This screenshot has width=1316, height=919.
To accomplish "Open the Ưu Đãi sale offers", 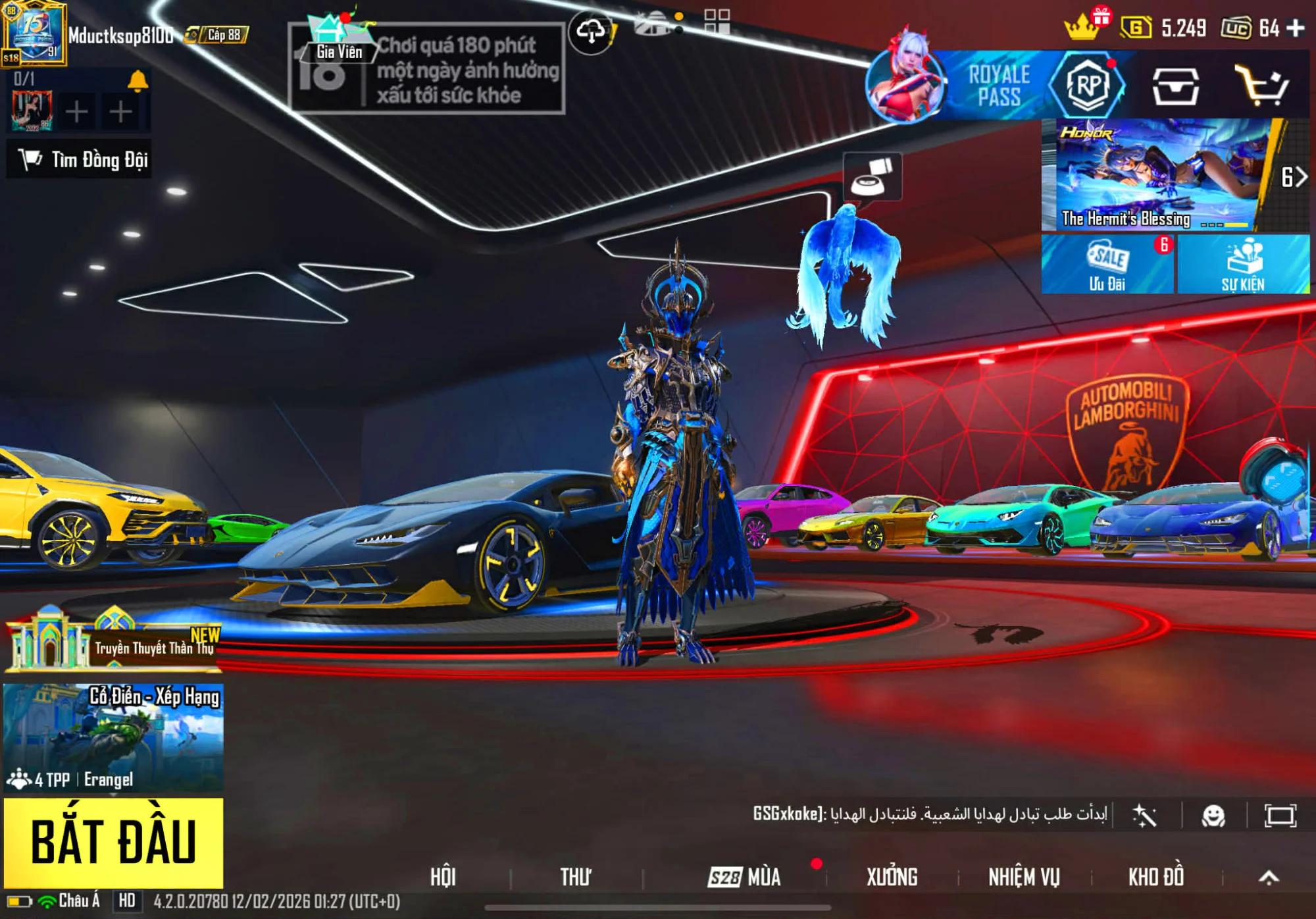I will pyautogui.click(x=1107, y=265).
